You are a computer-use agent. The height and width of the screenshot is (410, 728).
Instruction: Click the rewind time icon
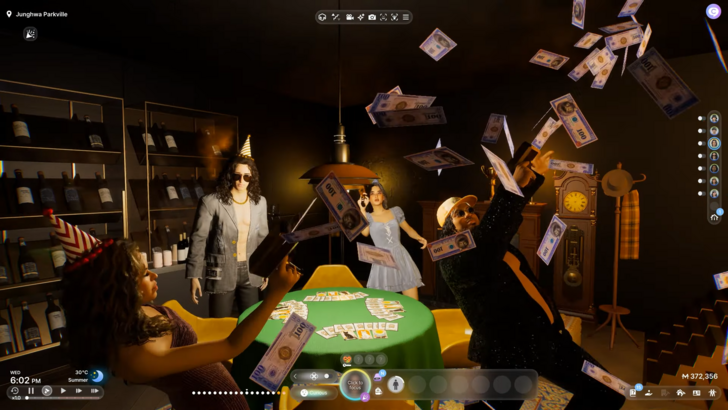15,391
